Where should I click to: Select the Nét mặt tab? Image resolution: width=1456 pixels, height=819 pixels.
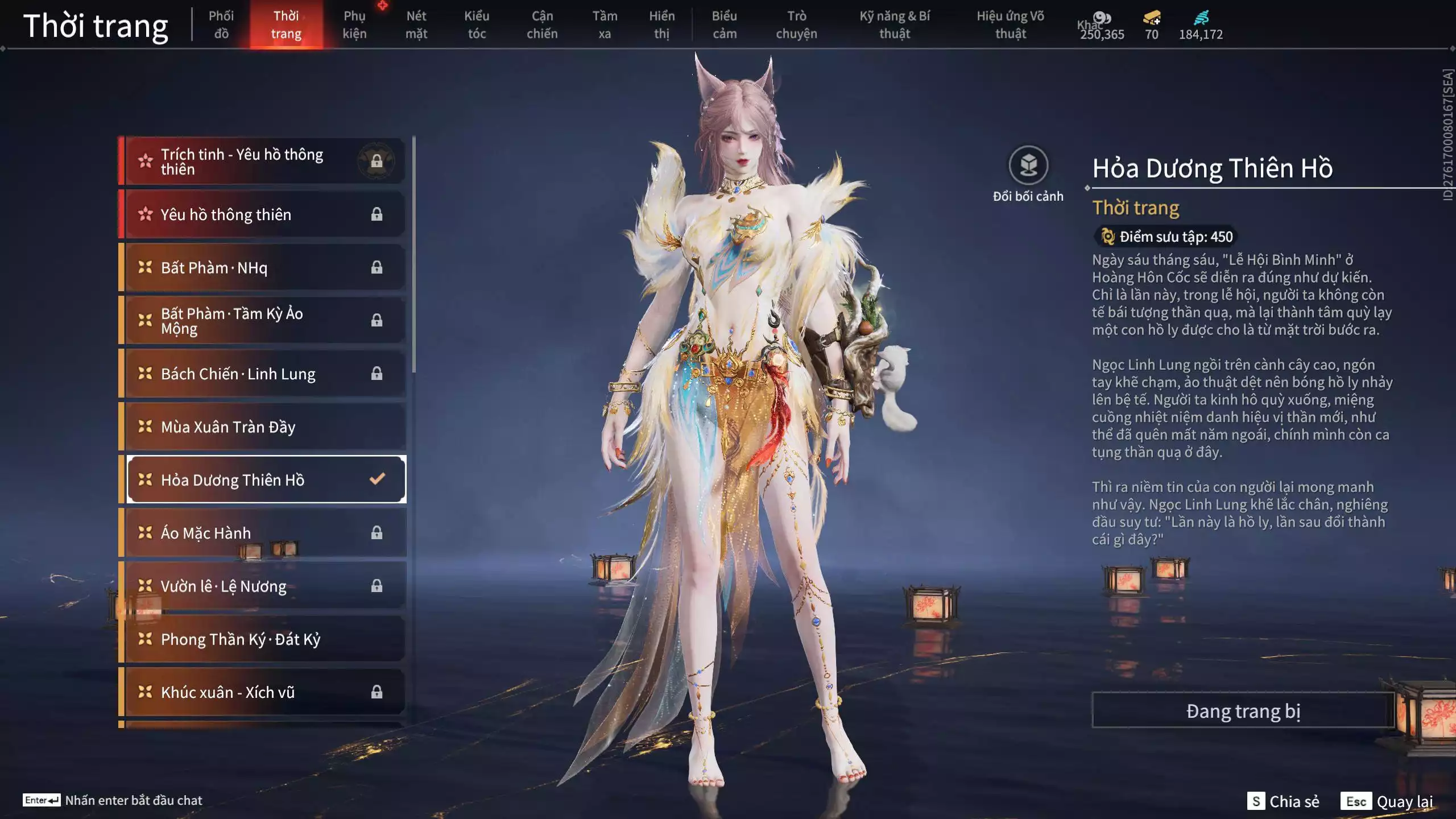click(416, 25)
